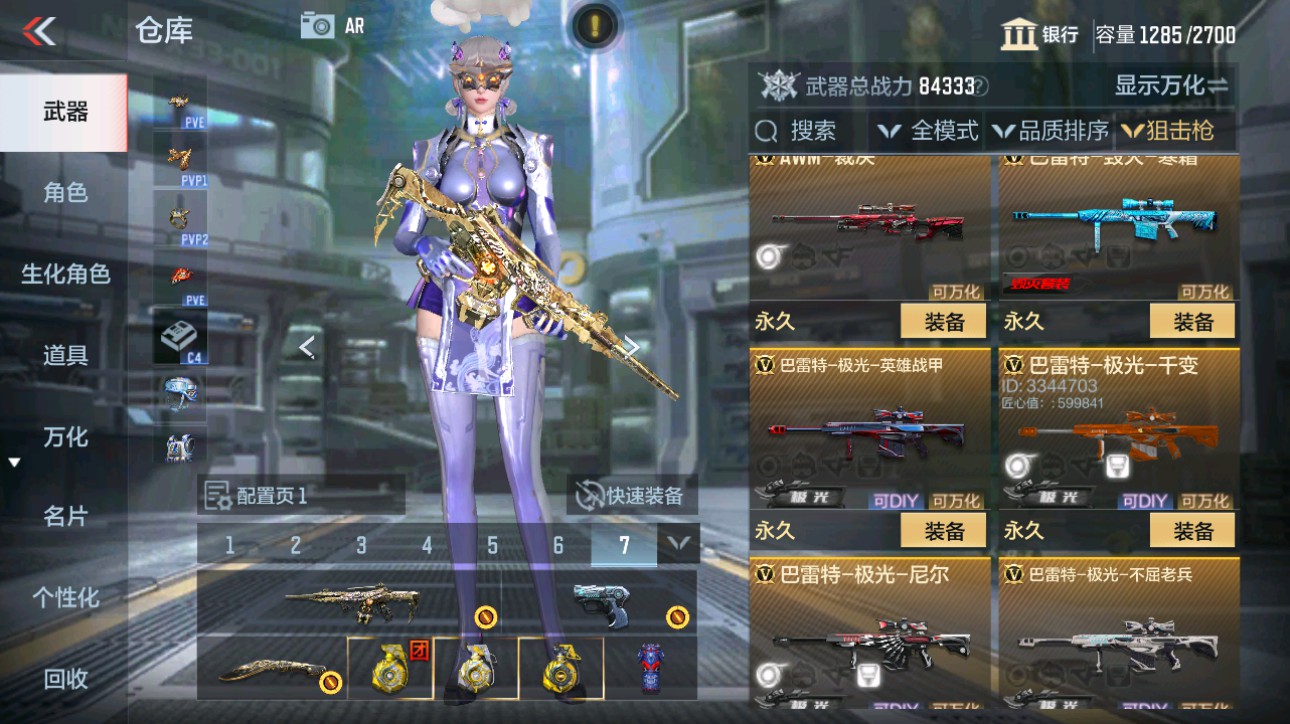1290x724 pixels.
Task: Click the yellow exclamation icon above the character
Action: coord(593,27)
